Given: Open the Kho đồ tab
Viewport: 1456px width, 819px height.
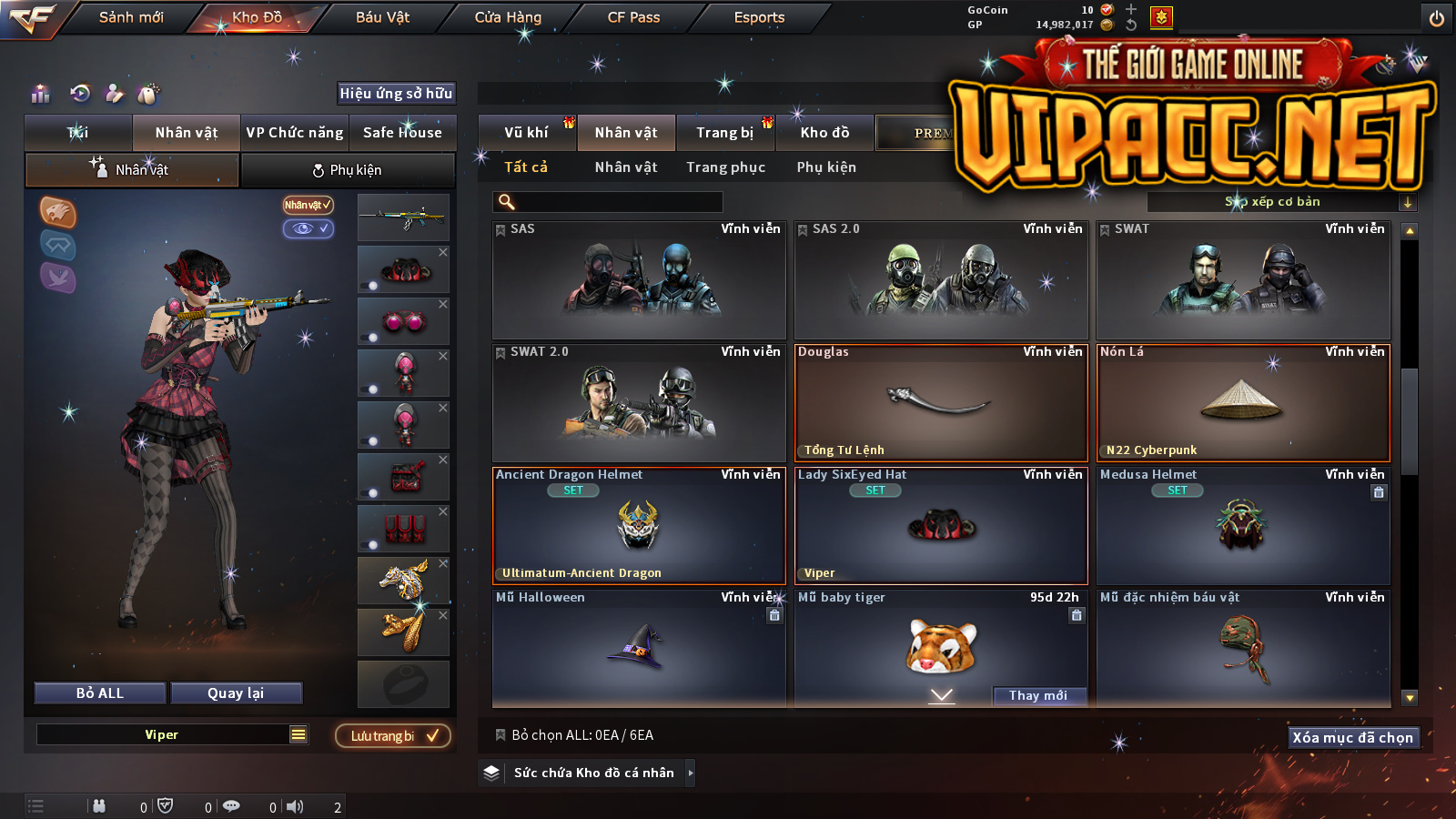Looking at the screenshot, I should (x=824, y=133).
